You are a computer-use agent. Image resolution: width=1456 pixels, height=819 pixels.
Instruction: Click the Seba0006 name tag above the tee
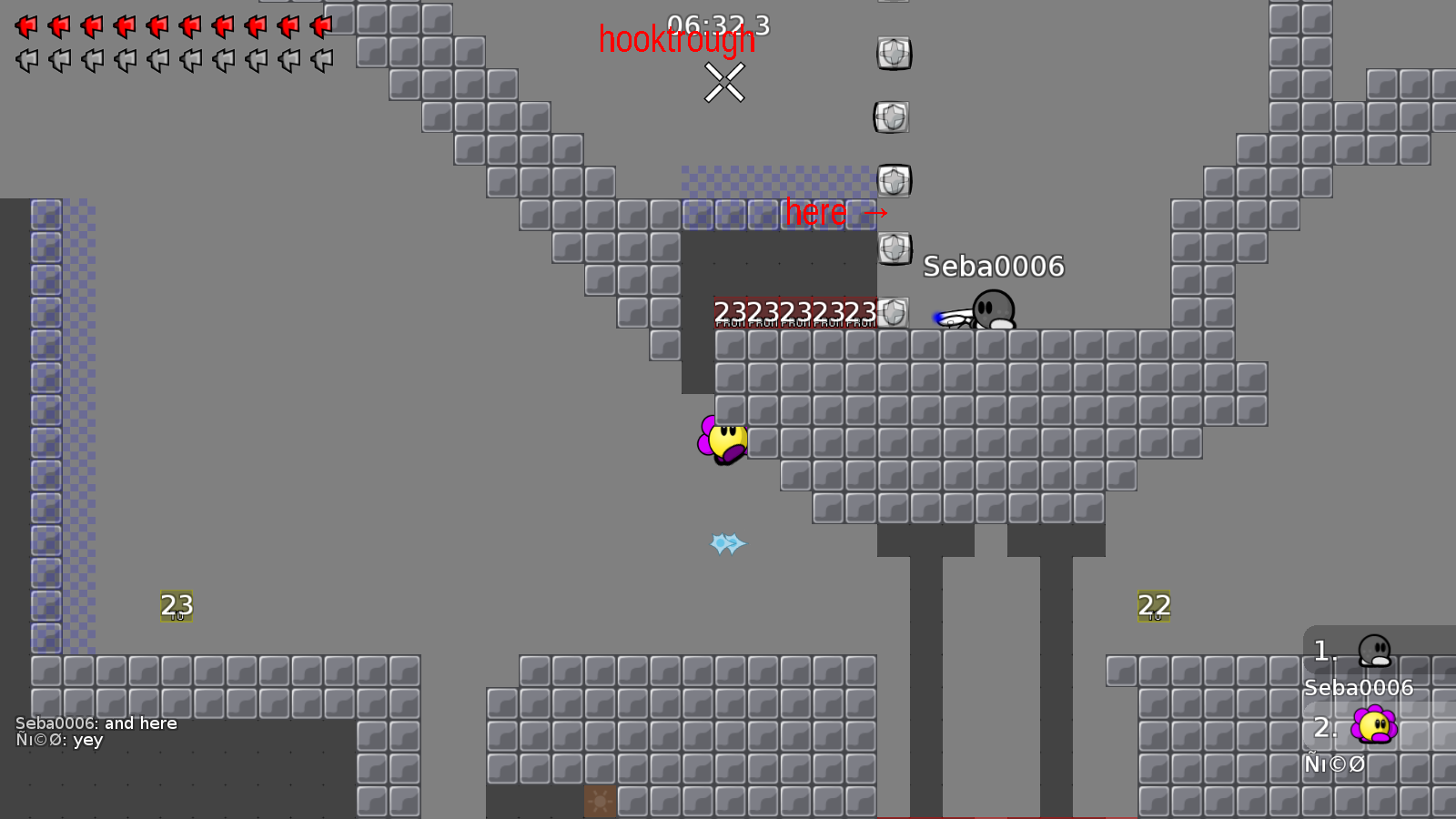[x=993, y=268]
